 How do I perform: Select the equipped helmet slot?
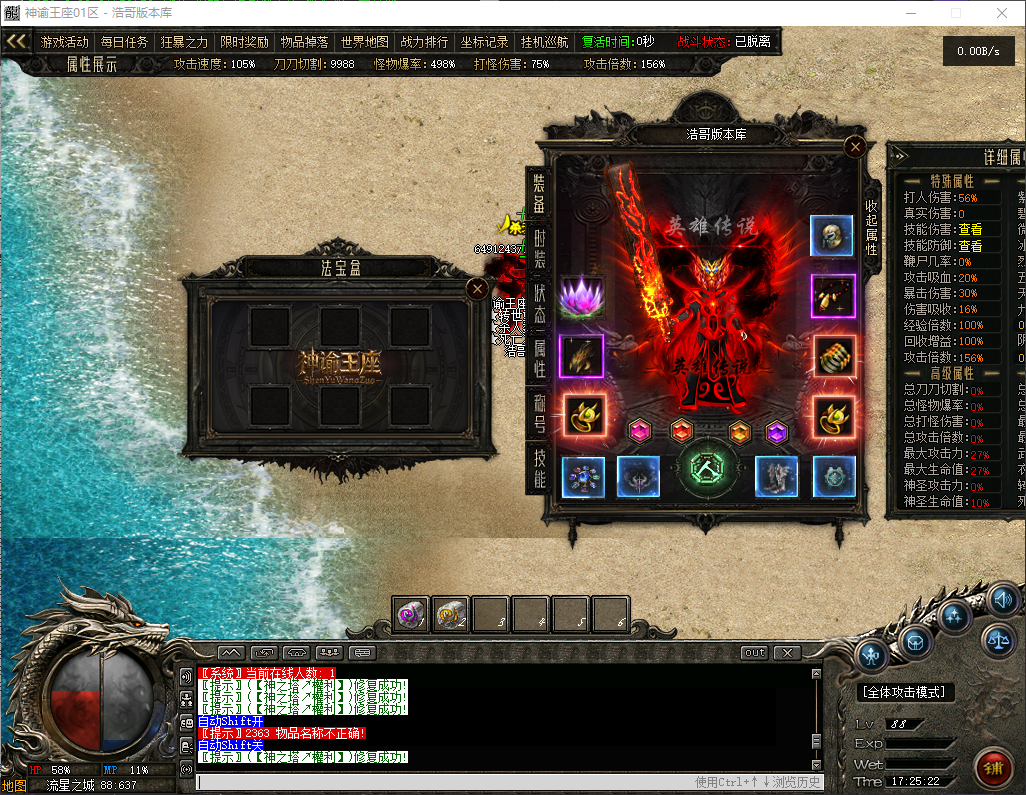[x=831, y=236]
